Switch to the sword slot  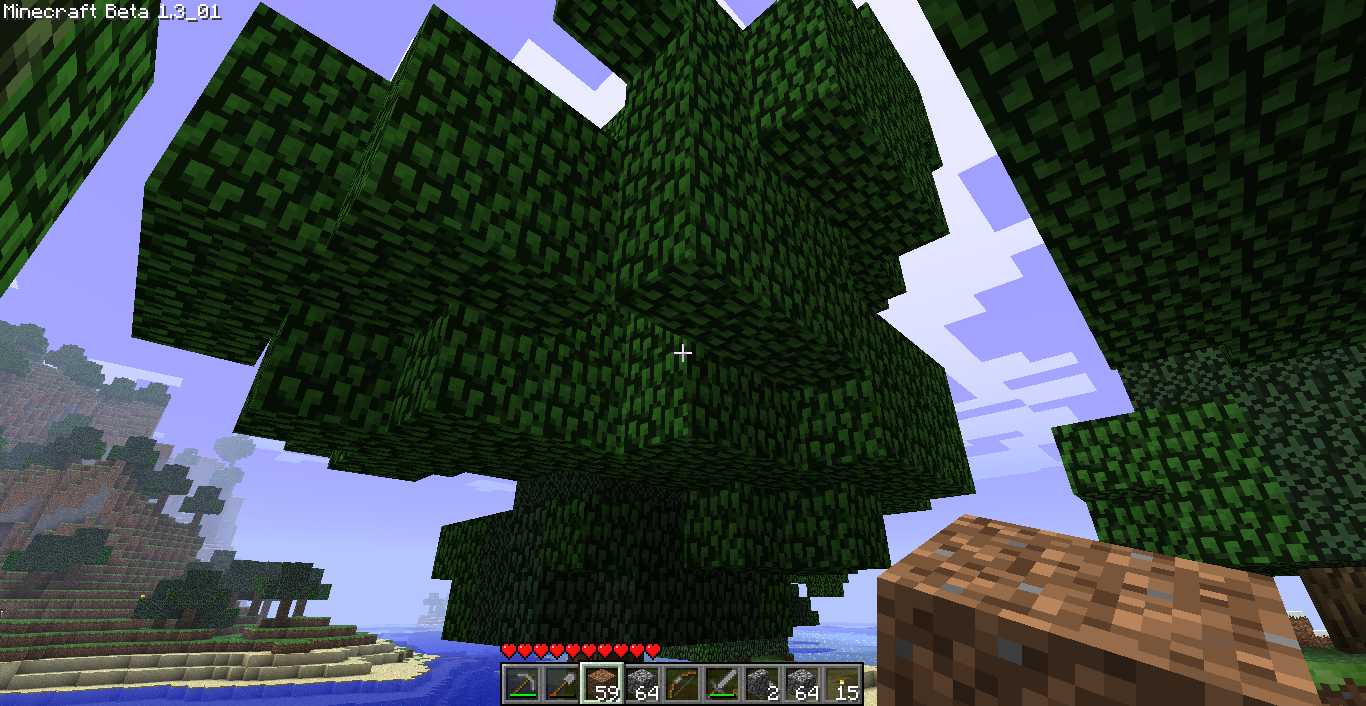[722, 684]
